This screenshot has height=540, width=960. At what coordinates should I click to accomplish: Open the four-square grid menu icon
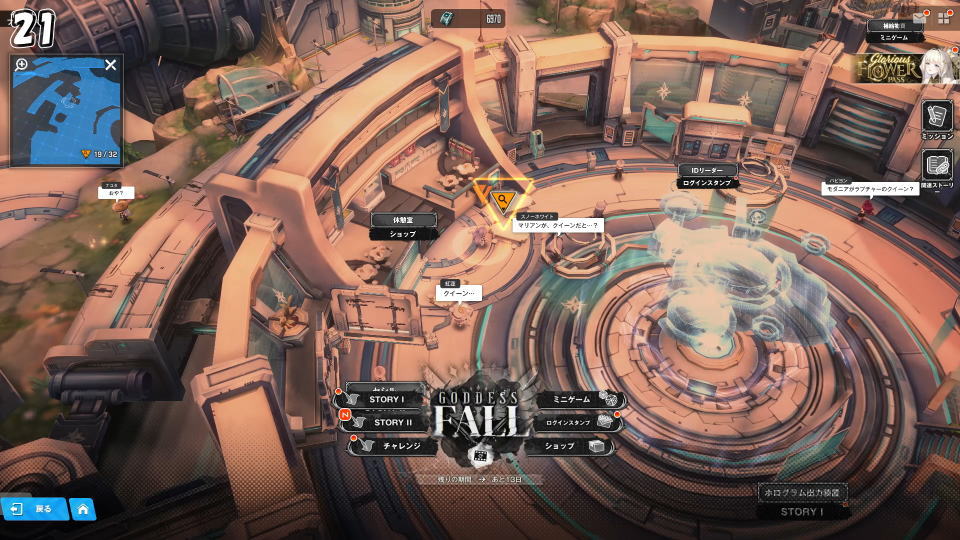[x=943, y=17]
